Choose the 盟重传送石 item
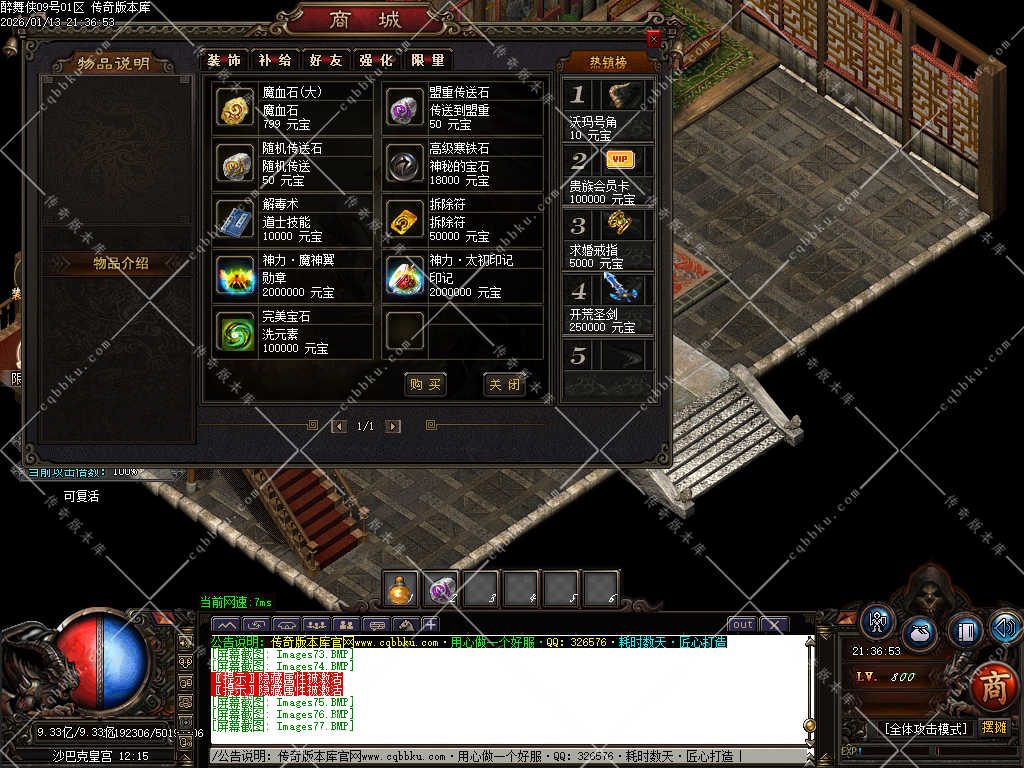This screenshot has width=1024, height=768. (405, 108)
